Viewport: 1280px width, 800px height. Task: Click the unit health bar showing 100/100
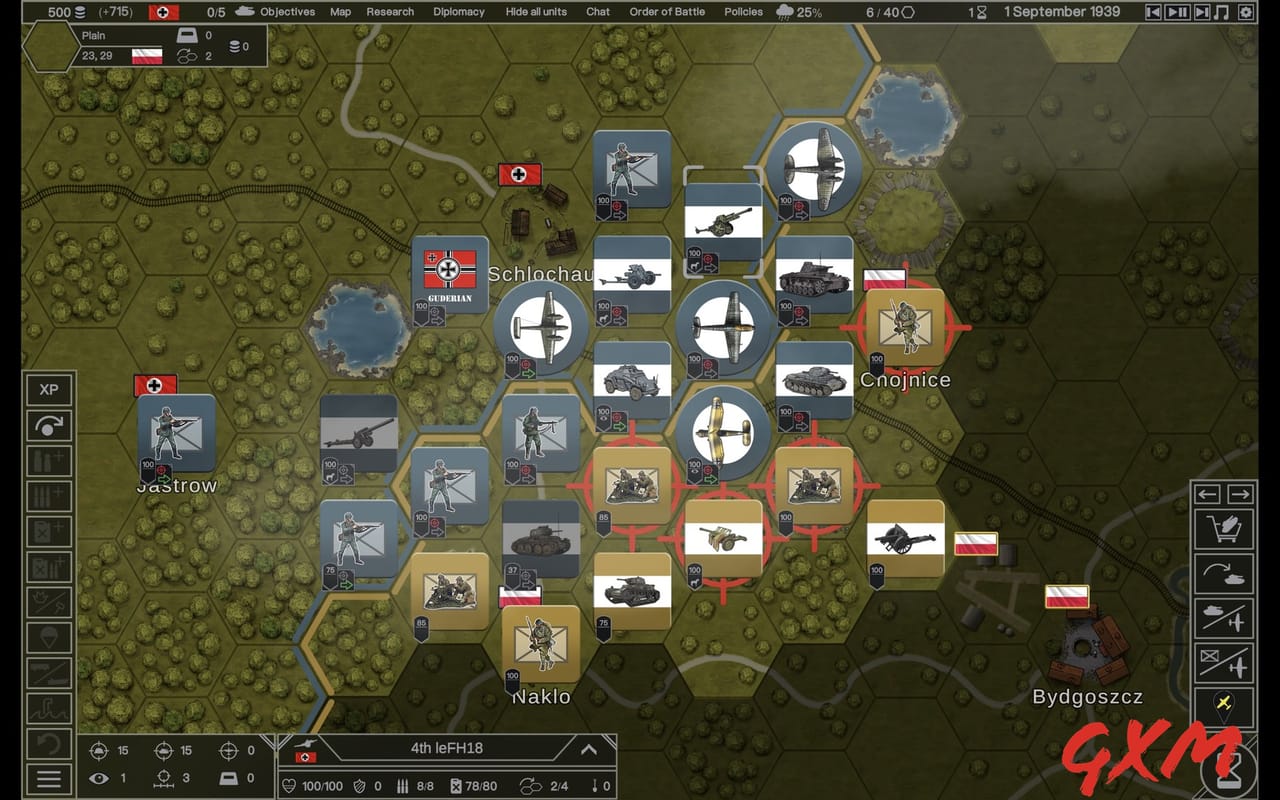point(323,785)
